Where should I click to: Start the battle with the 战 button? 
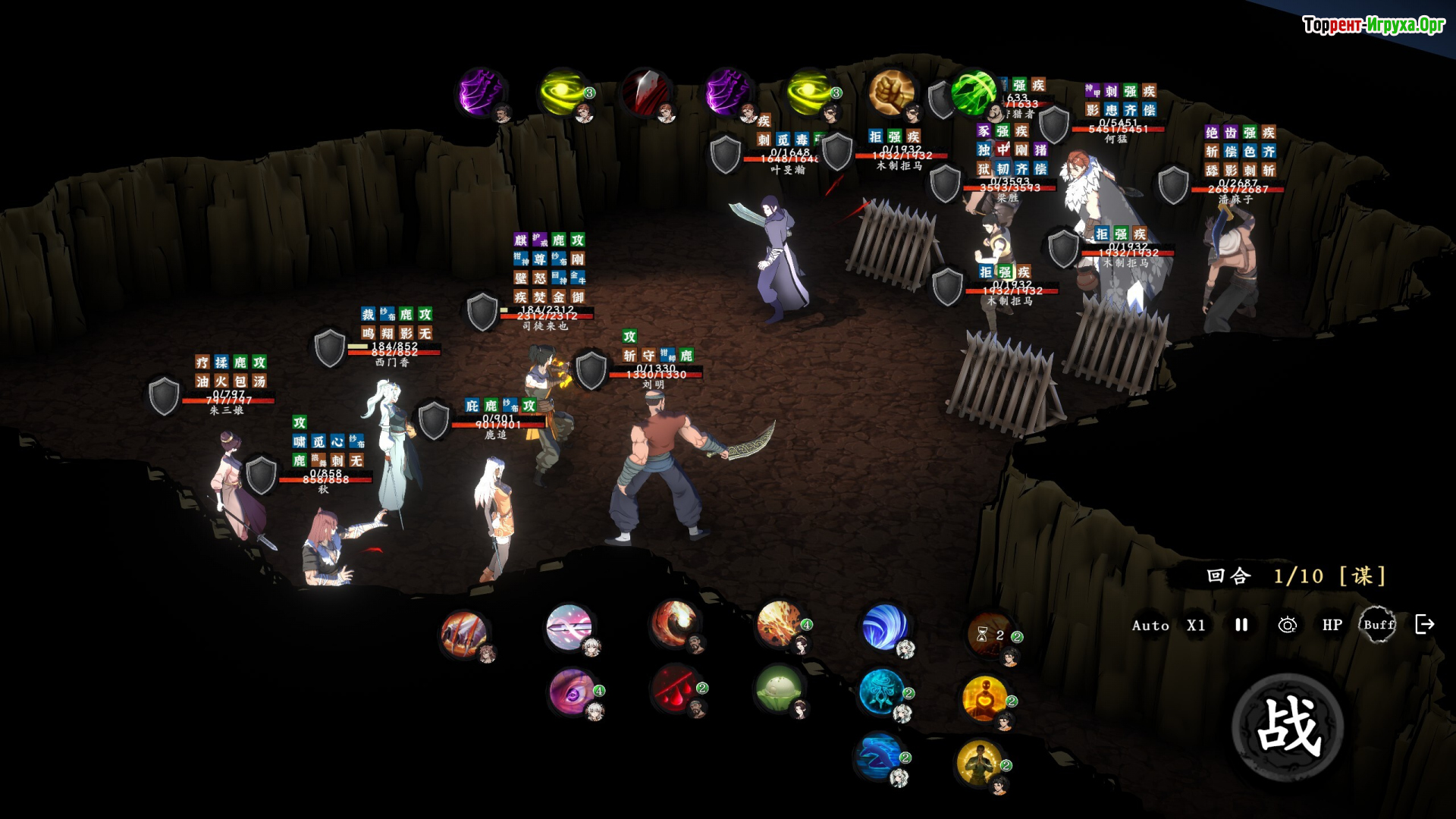pyautogui.click(x=1288, y=727)
